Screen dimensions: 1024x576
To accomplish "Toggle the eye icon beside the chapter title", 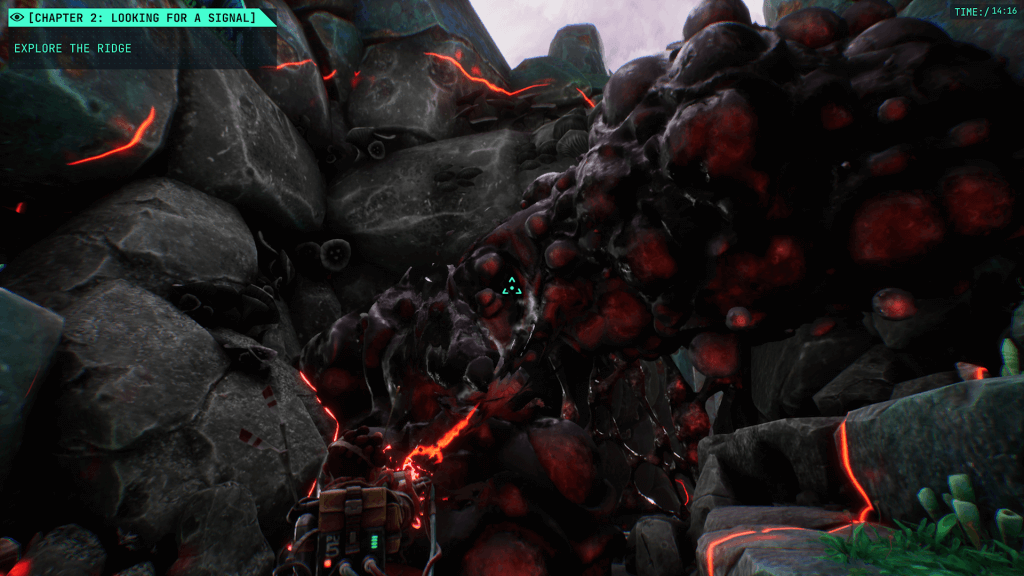I will coord(16,17).
